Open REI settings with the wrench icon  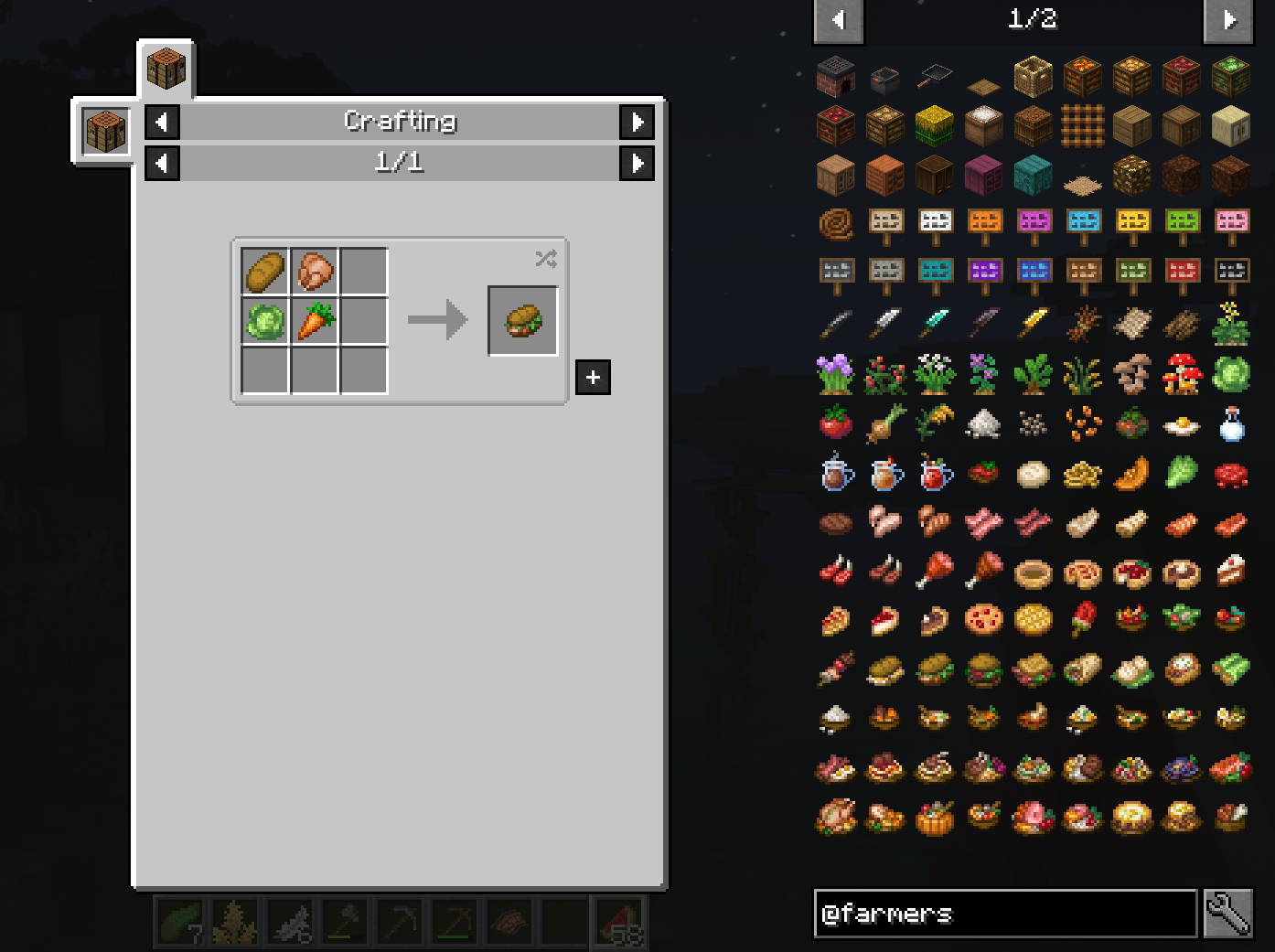tap(1231, 914)
